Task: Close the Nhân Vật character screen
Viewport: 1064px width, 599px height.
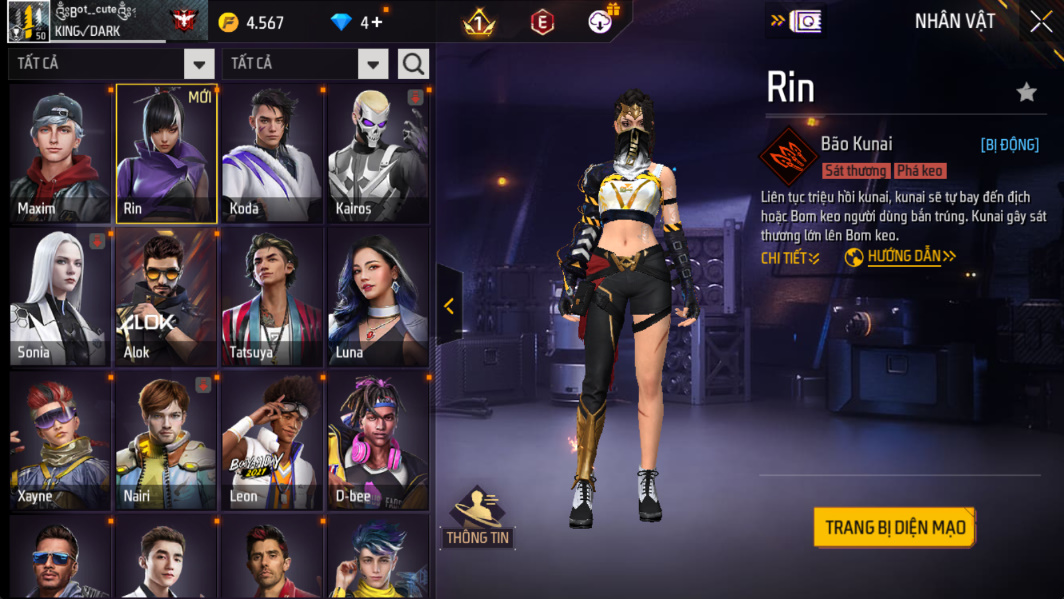Action: 1041,22
